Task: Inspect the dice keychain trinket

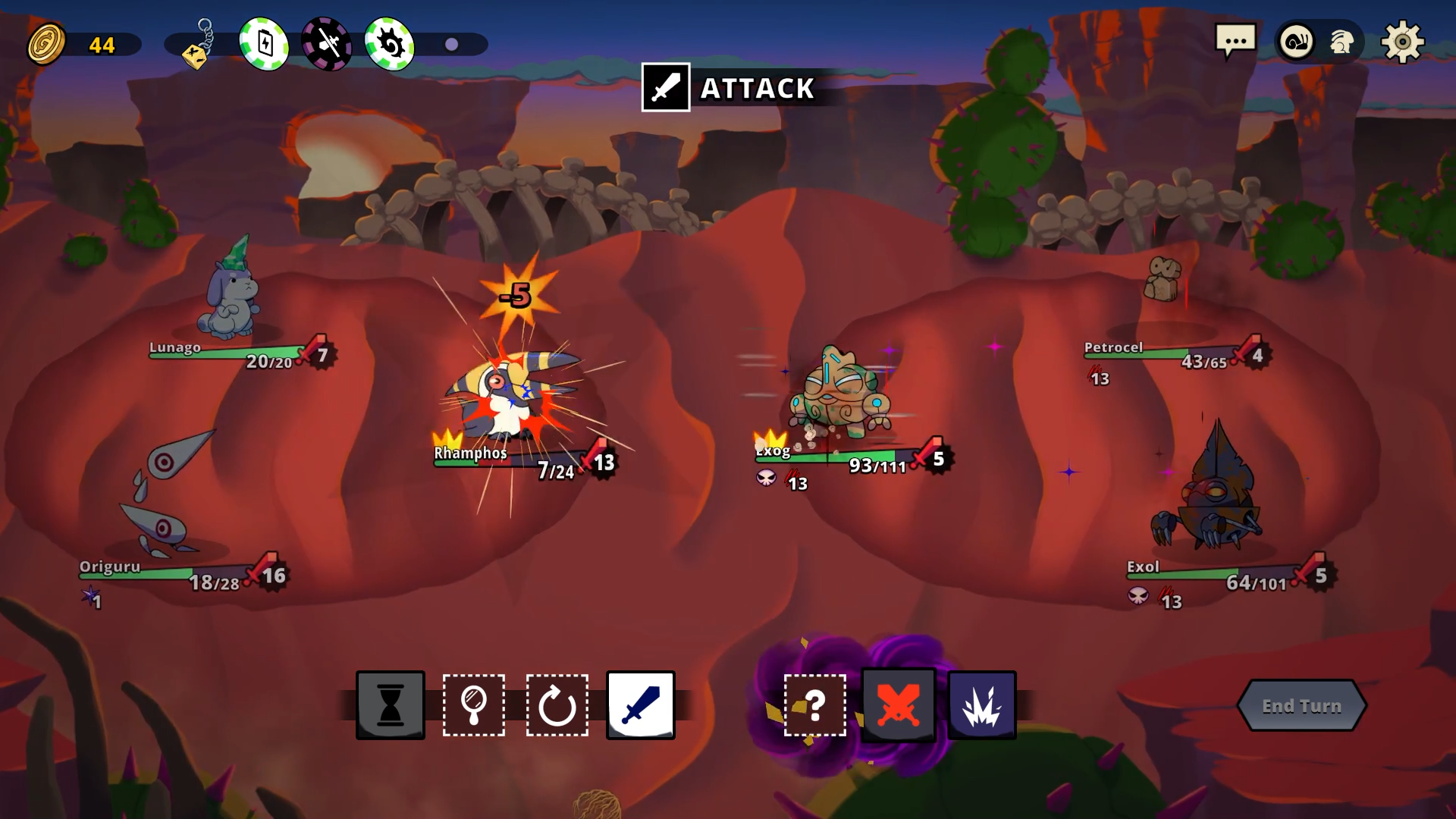Action: [198, 45]
